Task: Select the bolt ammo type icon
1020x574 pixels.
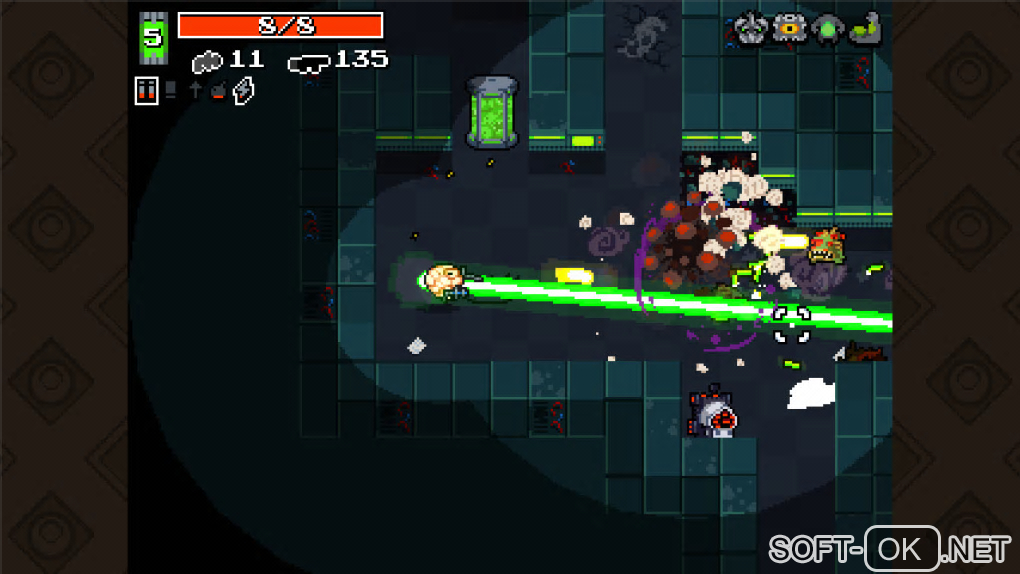Action: tap(195, 90)
